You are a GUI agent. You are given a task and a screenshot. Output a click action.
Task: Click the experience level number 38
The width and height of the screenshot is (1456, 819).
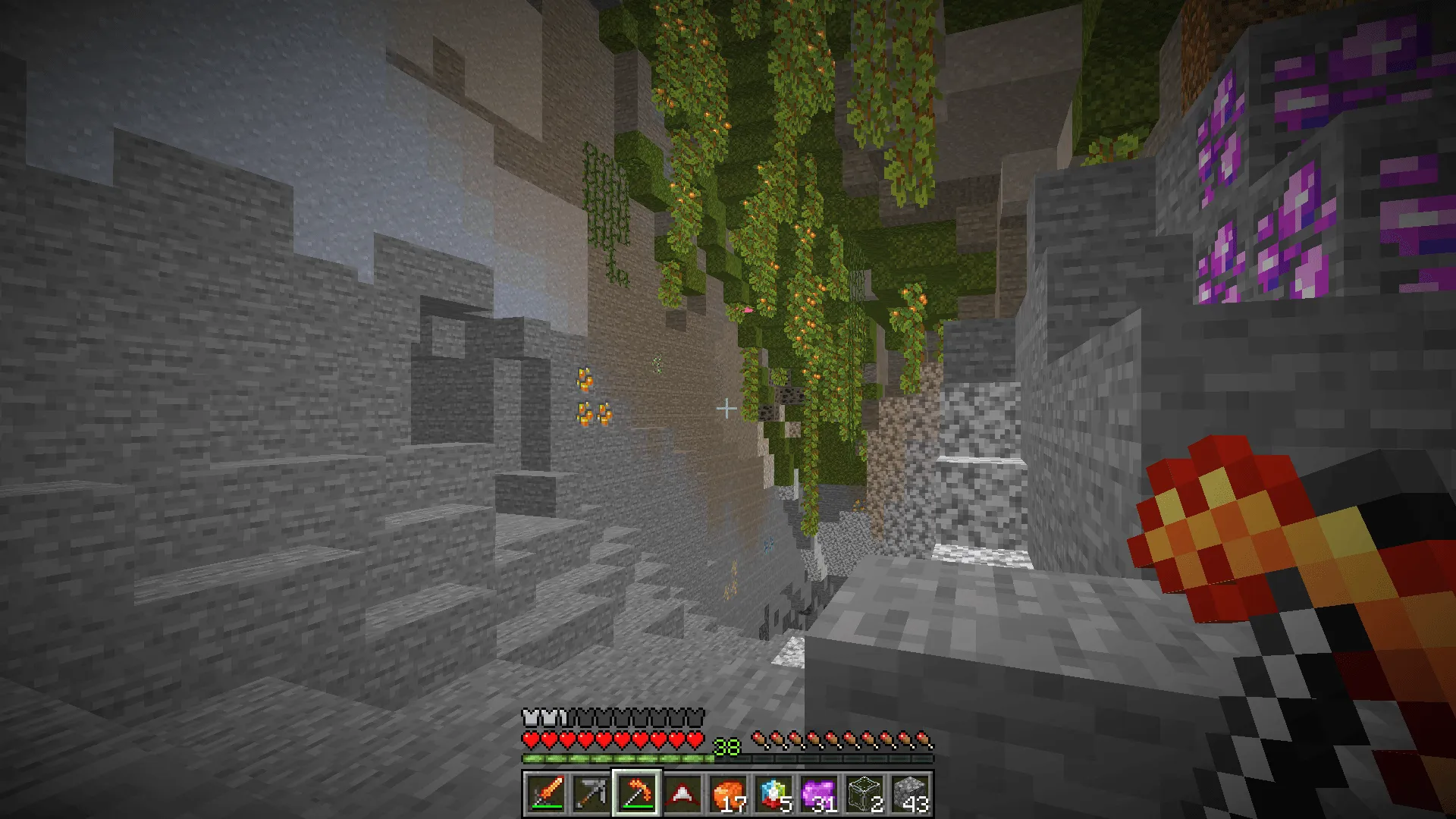tap(726, 745)
